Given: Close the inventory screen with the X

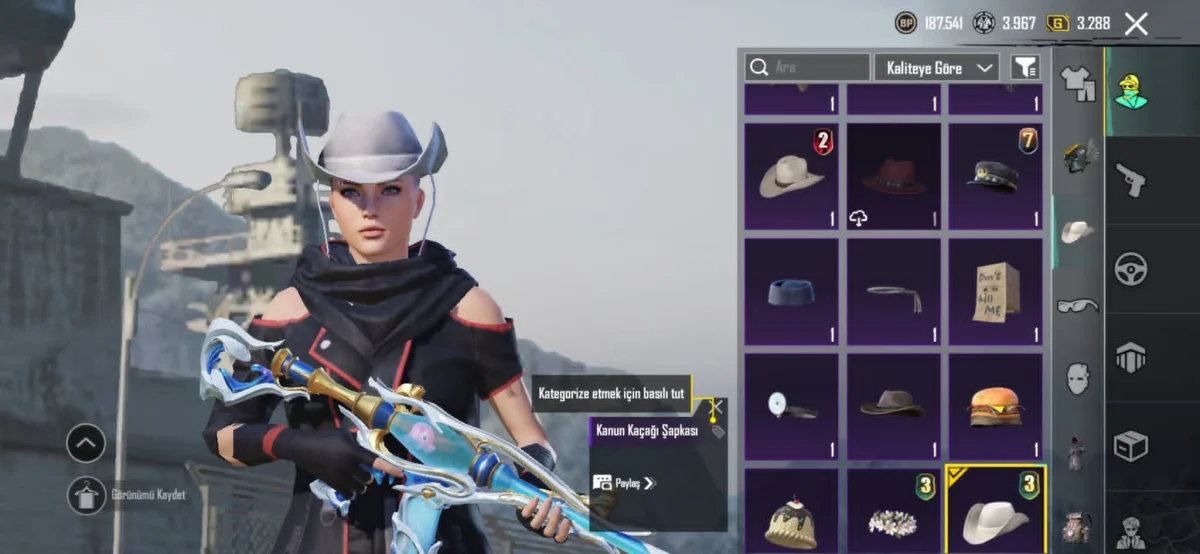Looking at the screenshot, I should 1136,24.
